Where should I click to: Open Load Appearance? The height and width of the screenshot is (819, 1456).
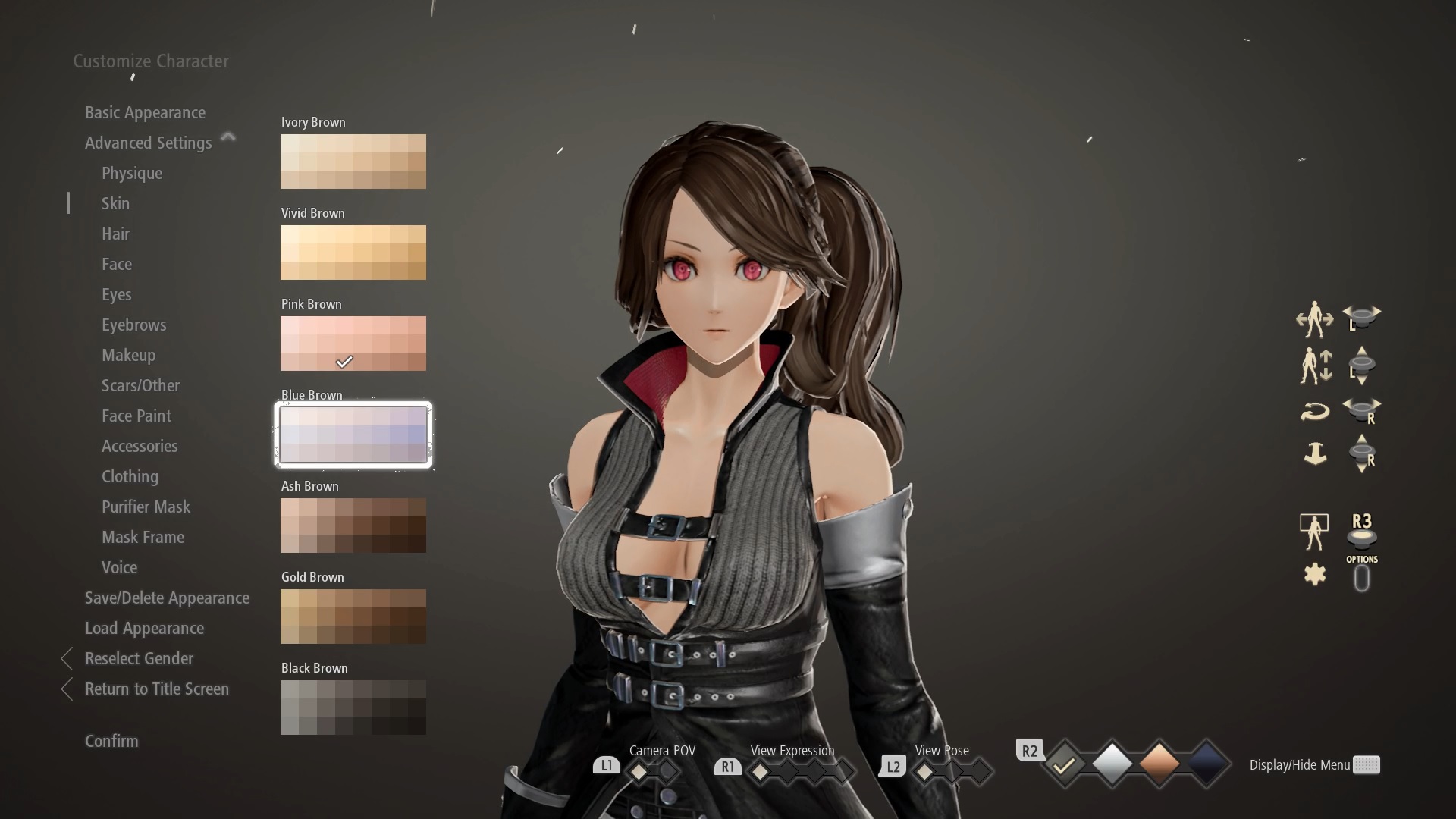point(144,628)
